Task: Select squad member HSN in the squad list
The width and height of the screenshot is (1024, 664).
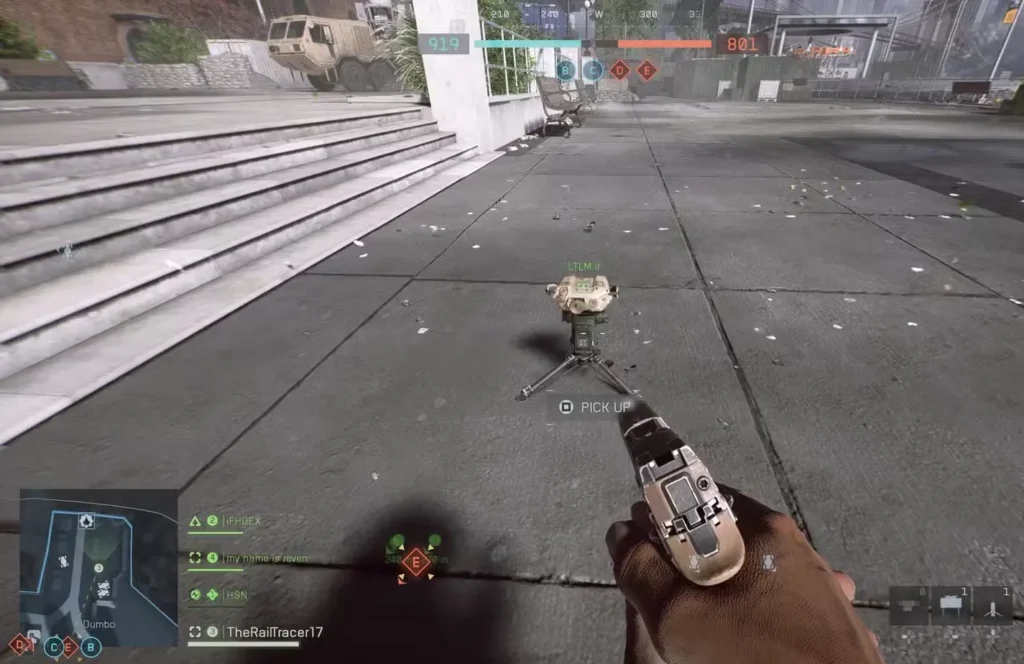Action: click(x=236, y=594)
